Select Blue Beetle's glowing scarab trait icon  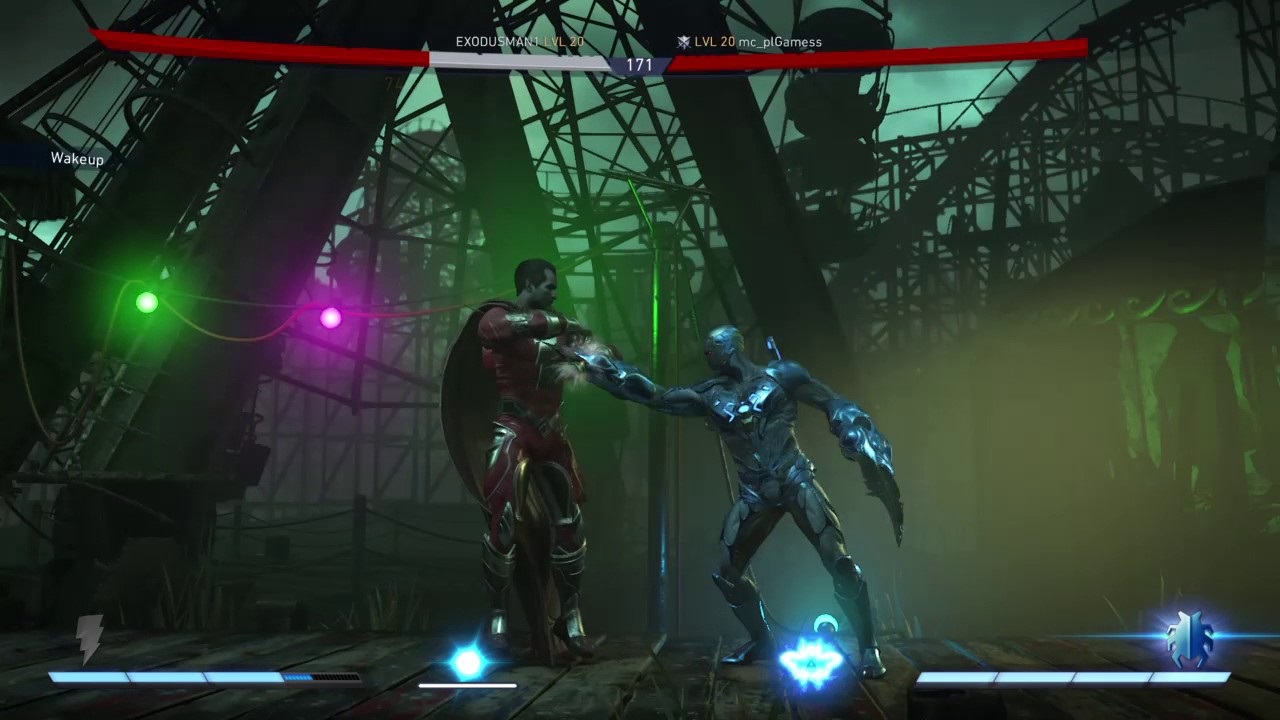1190,641
